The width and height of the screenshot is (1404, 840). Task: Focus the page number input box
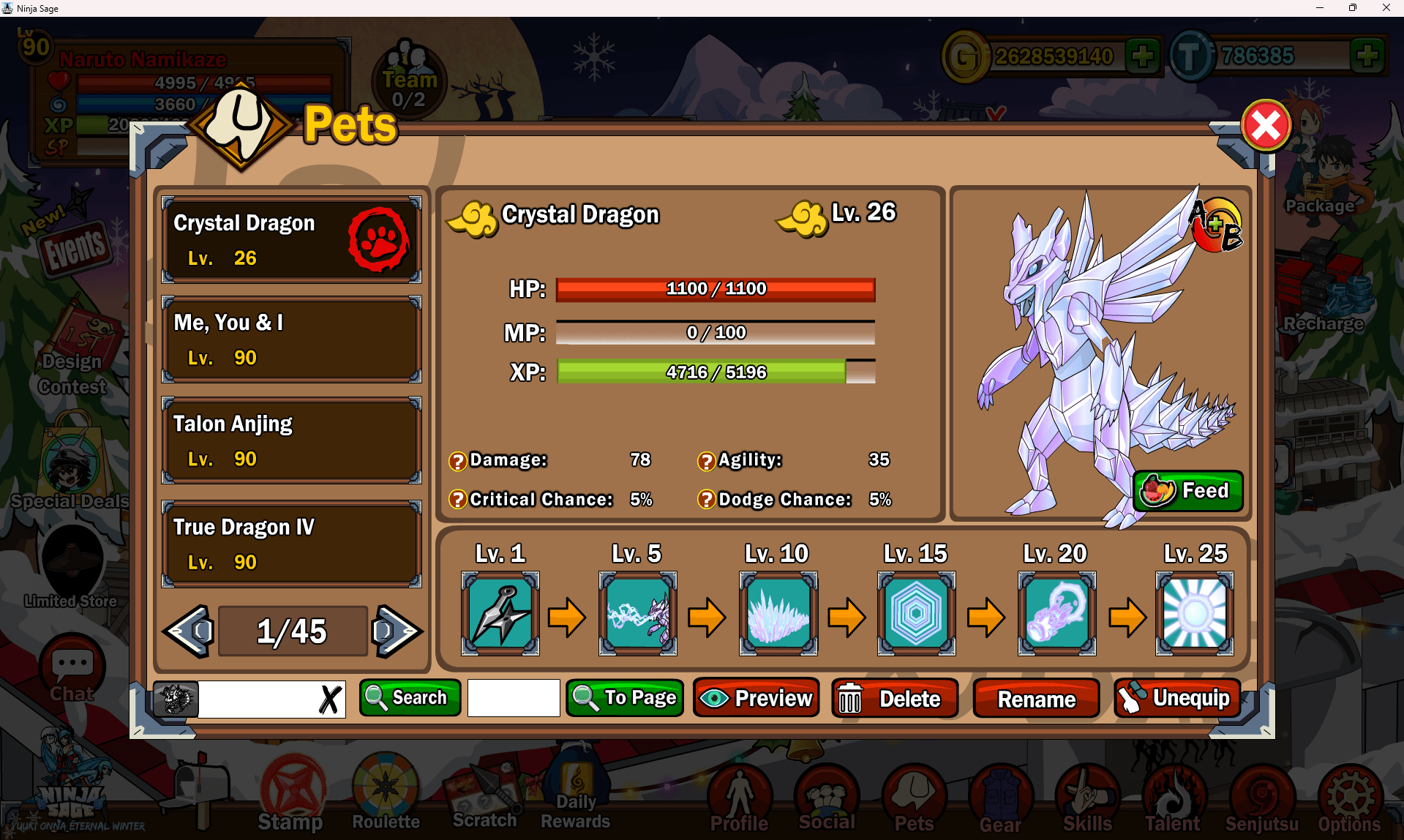514,698
